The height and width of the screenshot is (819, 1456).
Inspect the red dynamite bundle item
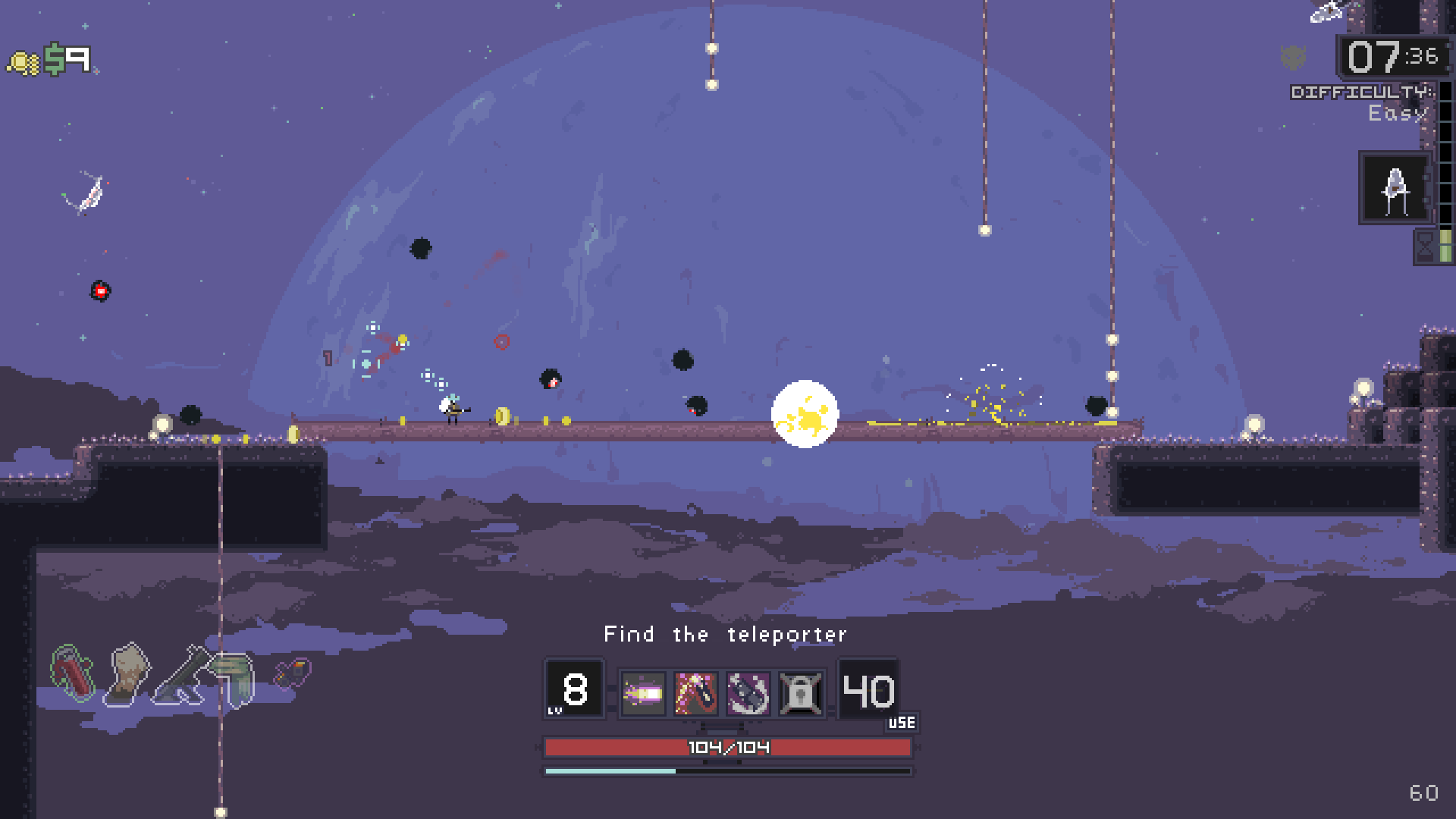[x=73, y=672]
